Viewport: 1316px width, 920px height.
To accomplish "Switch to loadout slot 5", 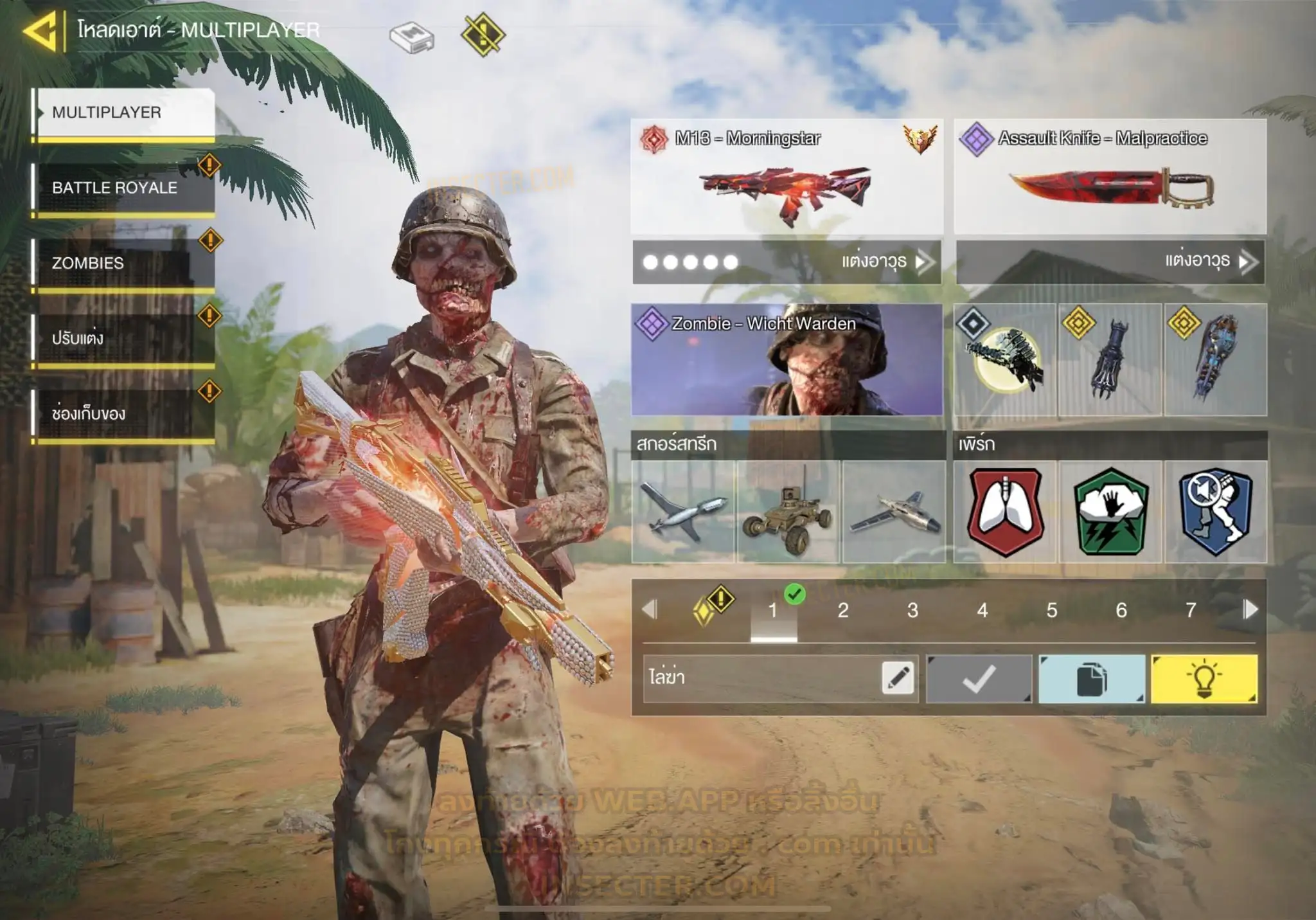I will (x=1052, y=610).
